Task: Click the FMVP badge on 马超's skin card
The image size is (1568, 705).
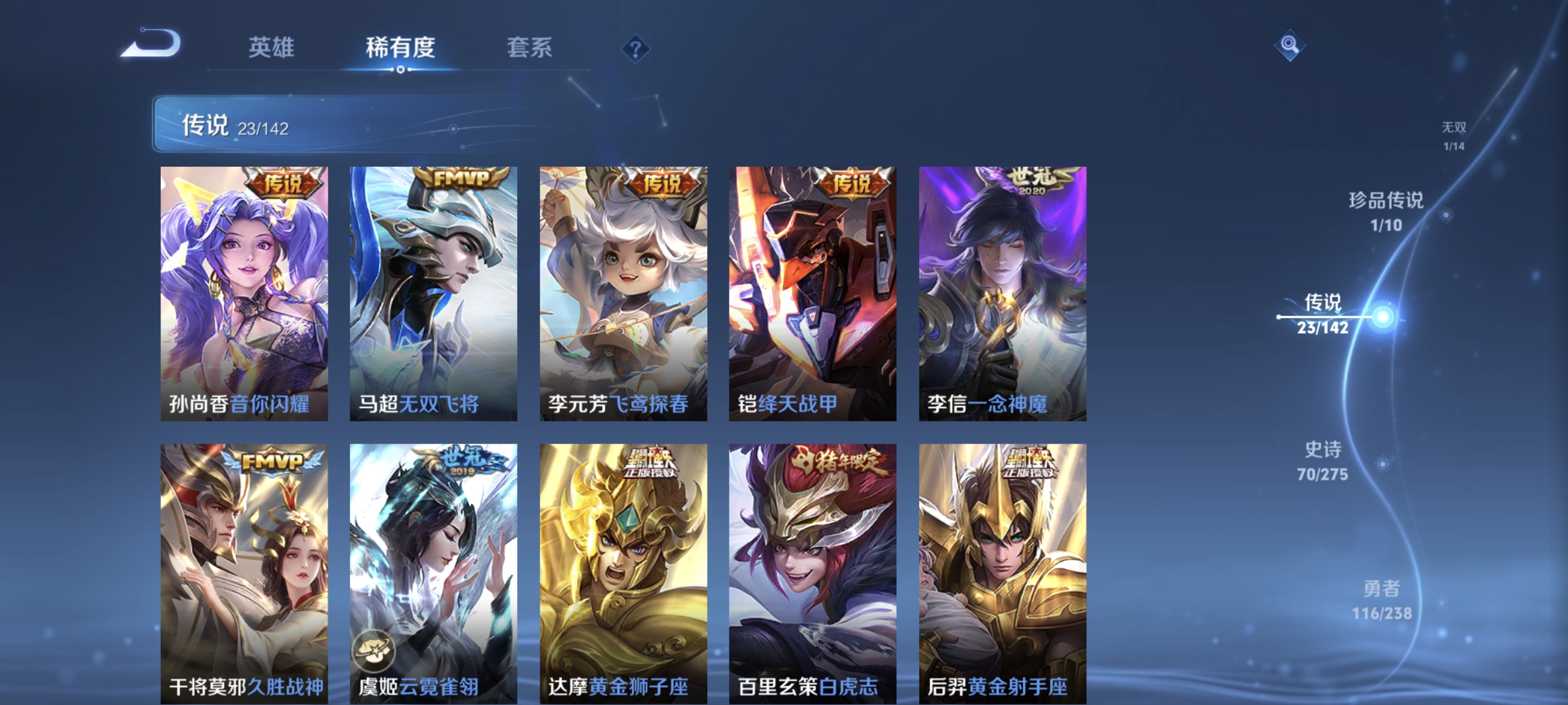Action: [x=460, y=179]
